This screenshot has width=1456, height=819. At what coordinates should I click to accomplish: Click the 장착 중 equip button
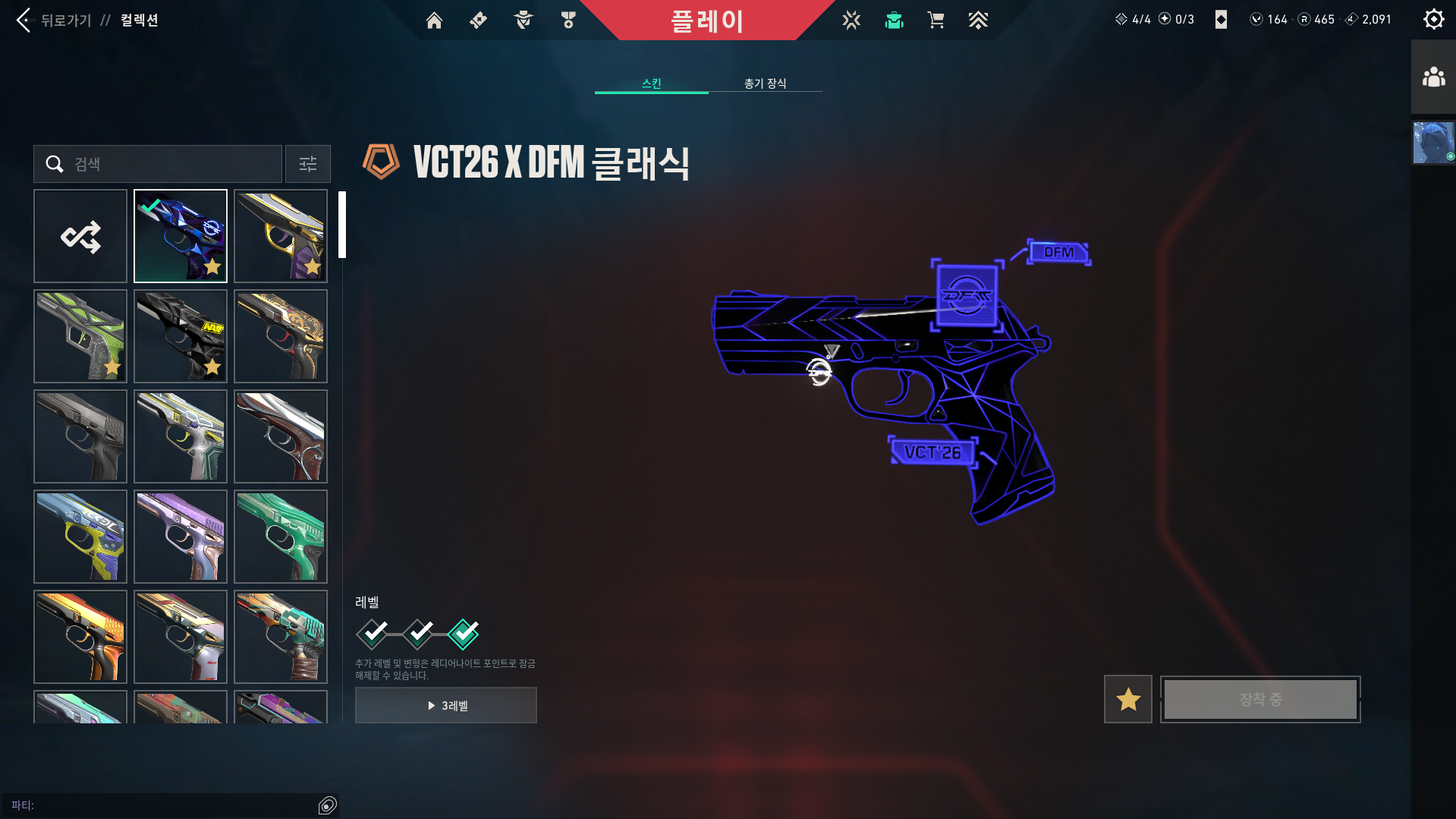1259,699
